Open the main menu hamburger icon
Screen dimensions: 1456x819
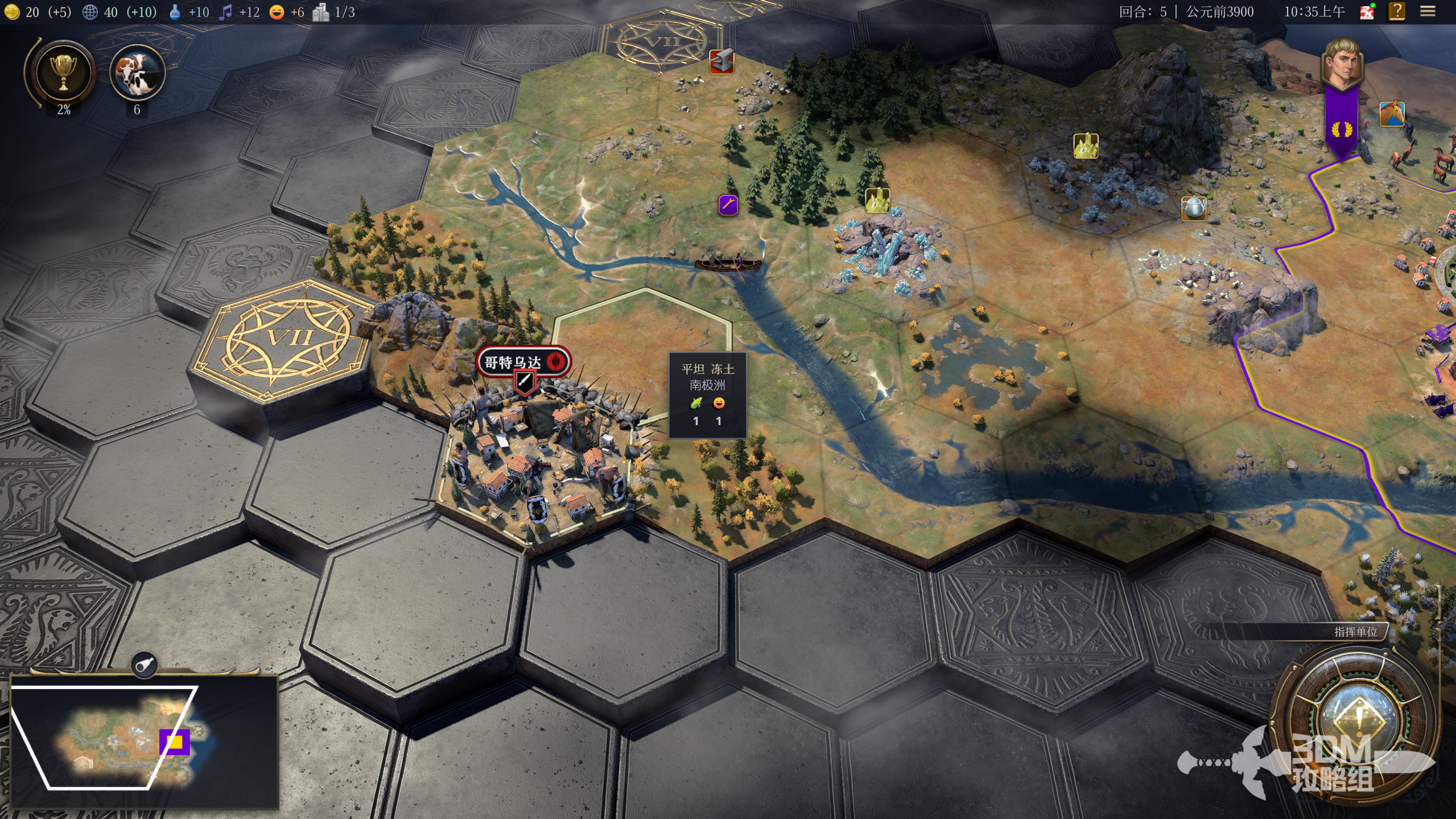pos(1427,11)
